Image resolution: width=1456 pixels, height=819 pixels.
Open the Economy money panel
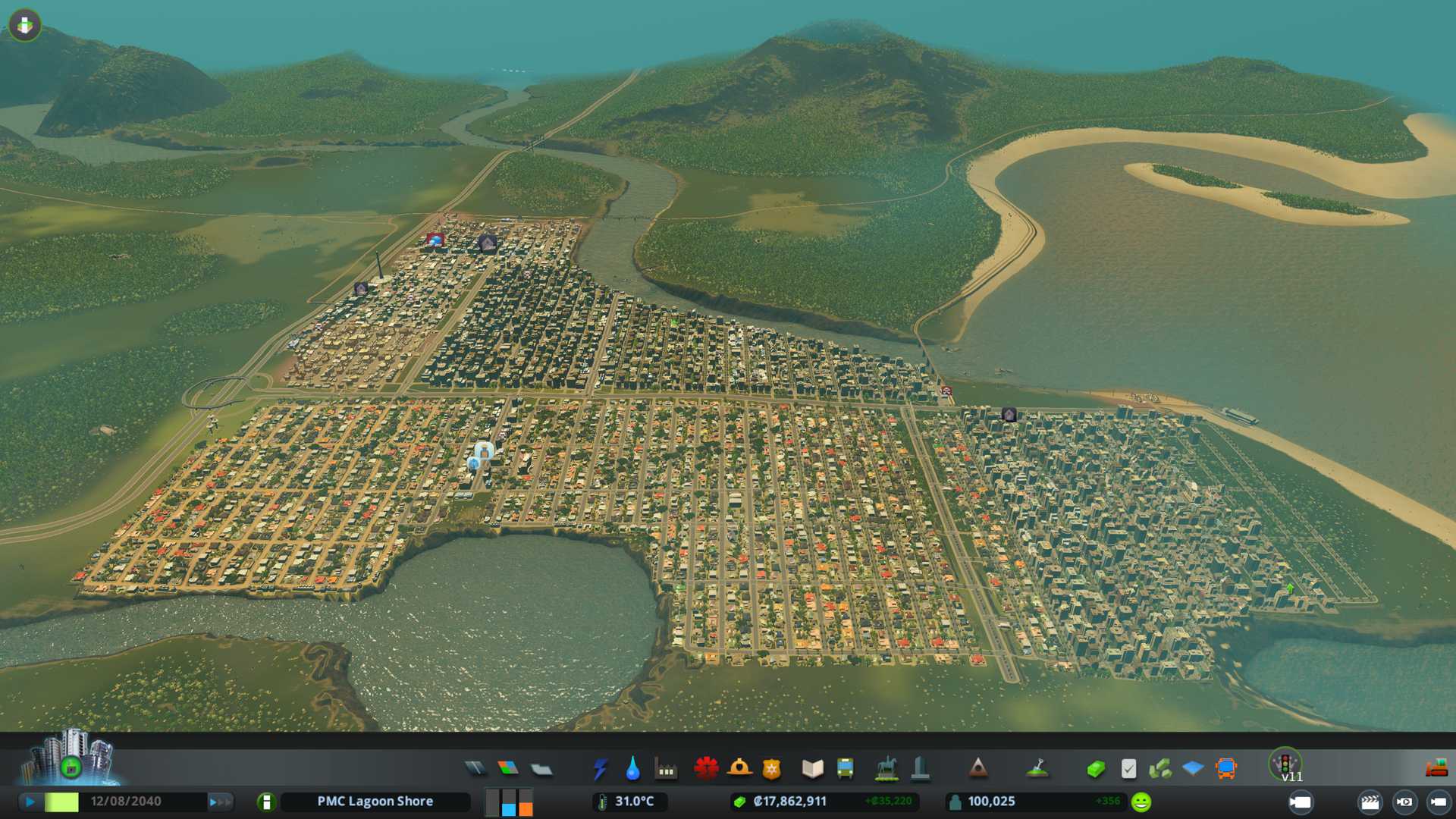(1096, 770)
